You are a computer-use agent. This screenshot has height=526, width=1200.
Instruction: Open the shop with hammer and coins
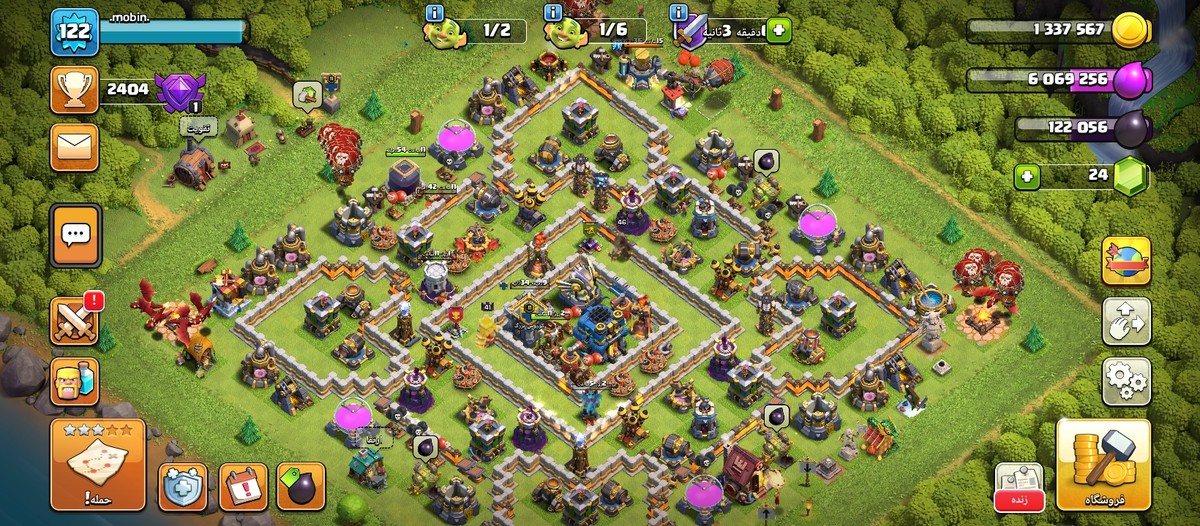coord(1103,464)
